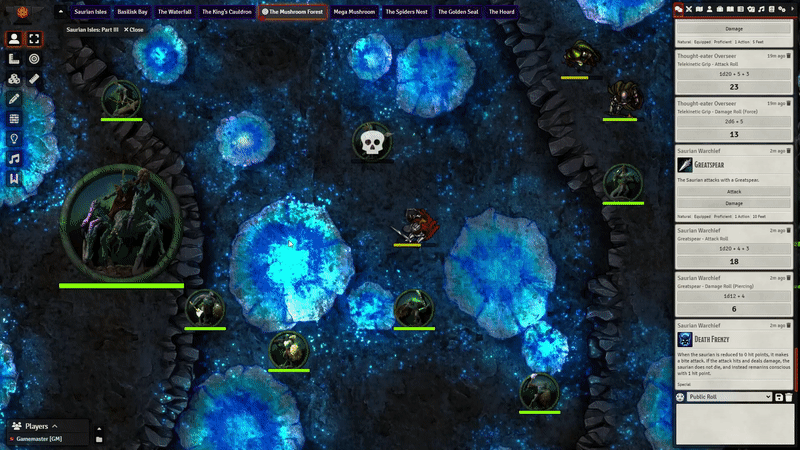This screenshot has width=800, height=450.
Task: Go to The Waterfall scene
Action: 174,12
